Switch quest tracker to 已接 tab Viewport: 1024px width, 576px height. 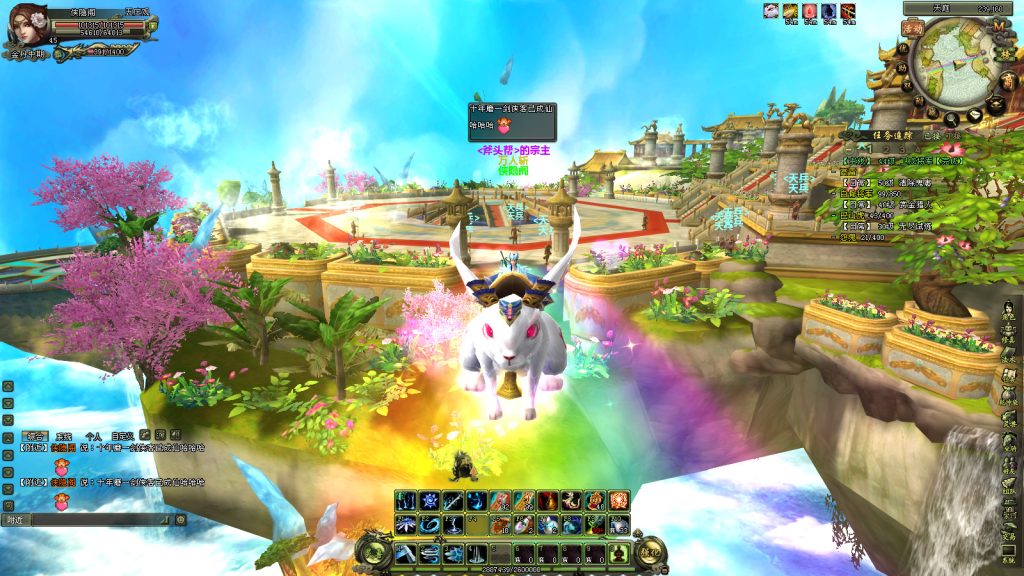click(x=932, y=136)
